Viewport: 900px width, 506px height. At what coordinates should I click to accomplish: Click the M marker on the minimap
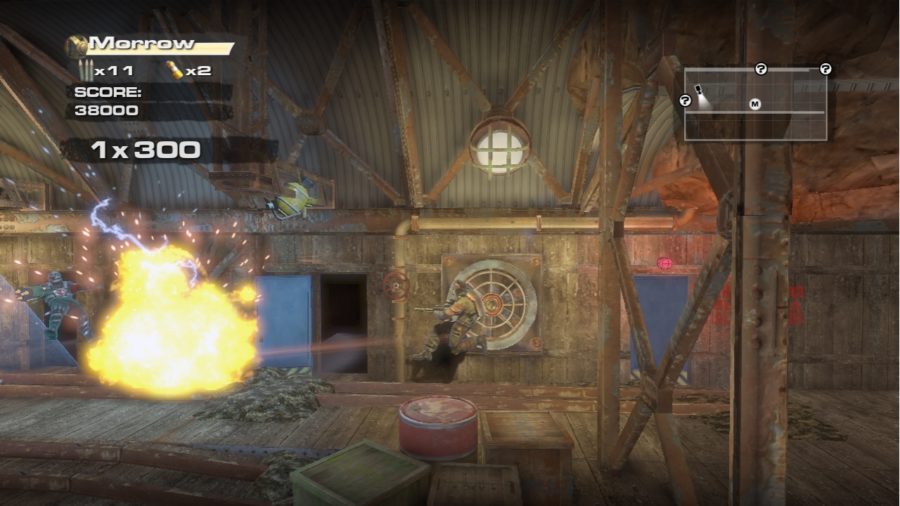(755, 103)
